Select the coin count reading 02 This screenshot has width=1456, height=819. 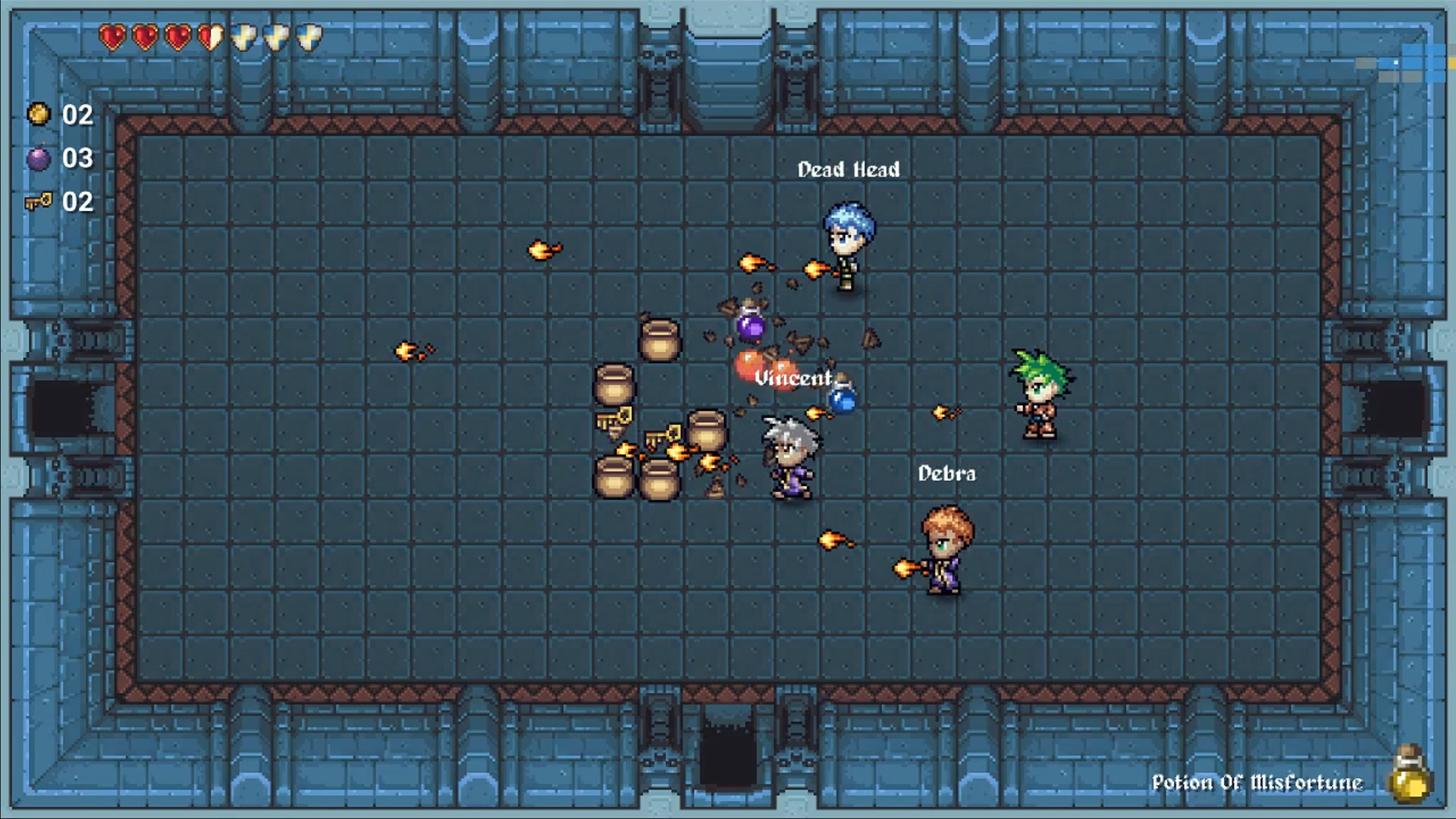coord(78,115)
